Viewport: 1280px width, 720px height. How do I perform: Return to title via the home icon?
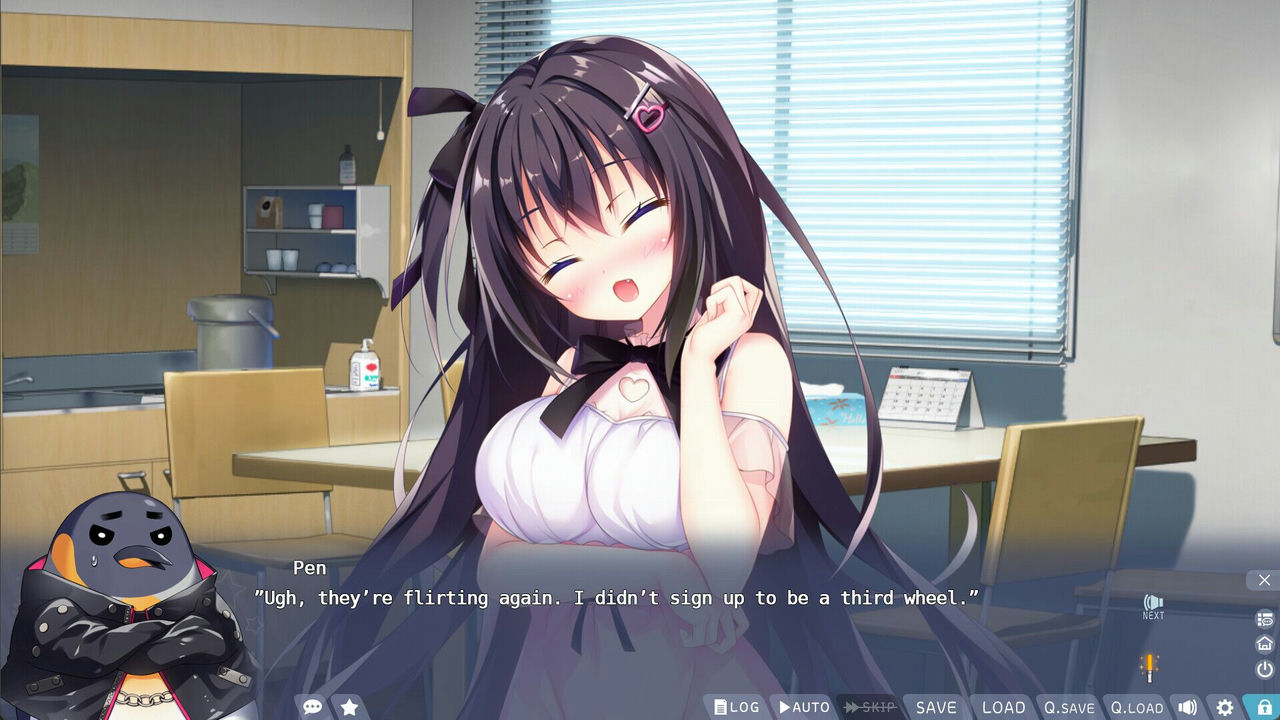[x=1263, y=643]
